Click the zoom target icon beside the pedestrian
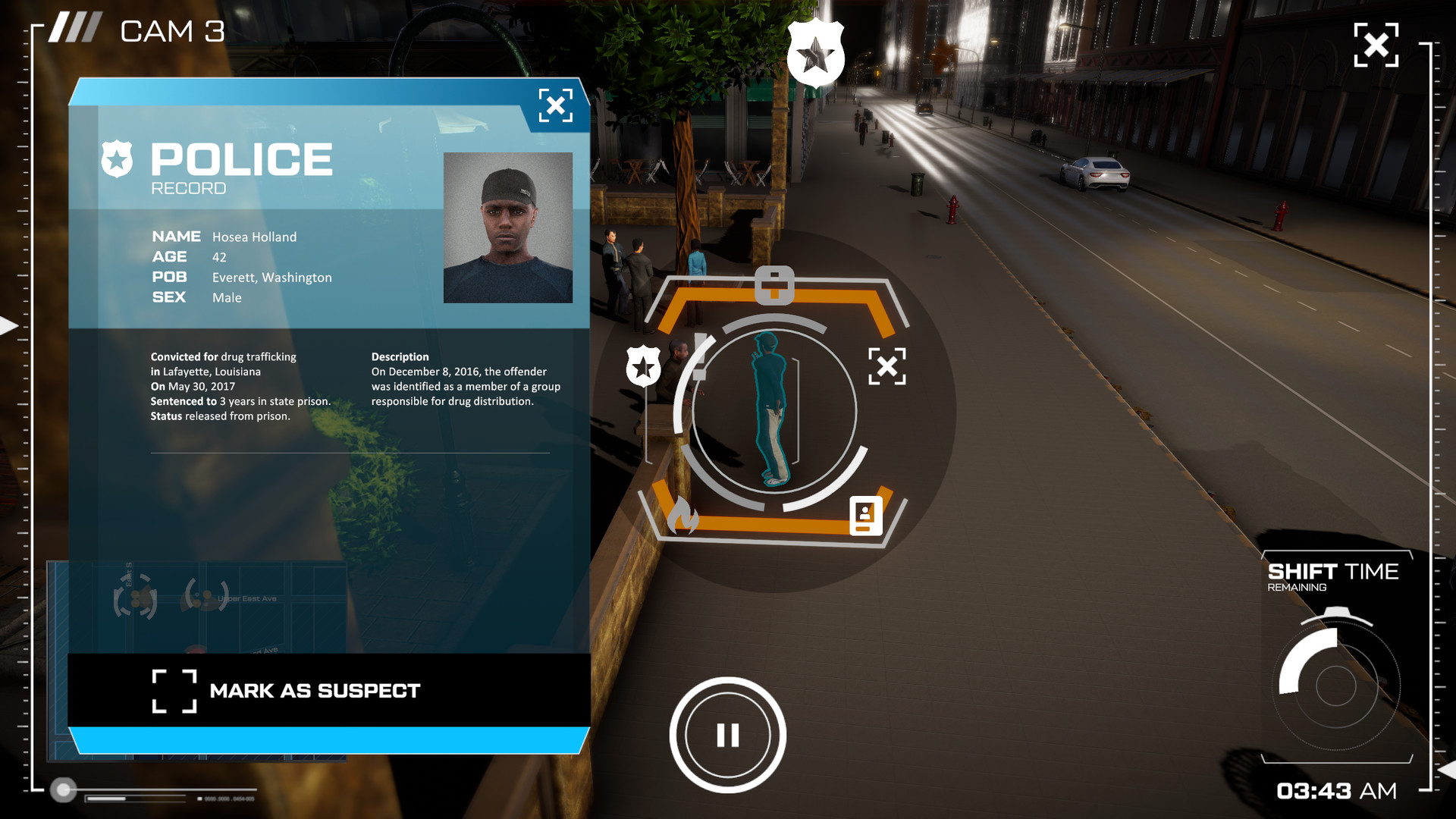The width and height of the screenshot is (1456, 819). (x=889, y=366)
